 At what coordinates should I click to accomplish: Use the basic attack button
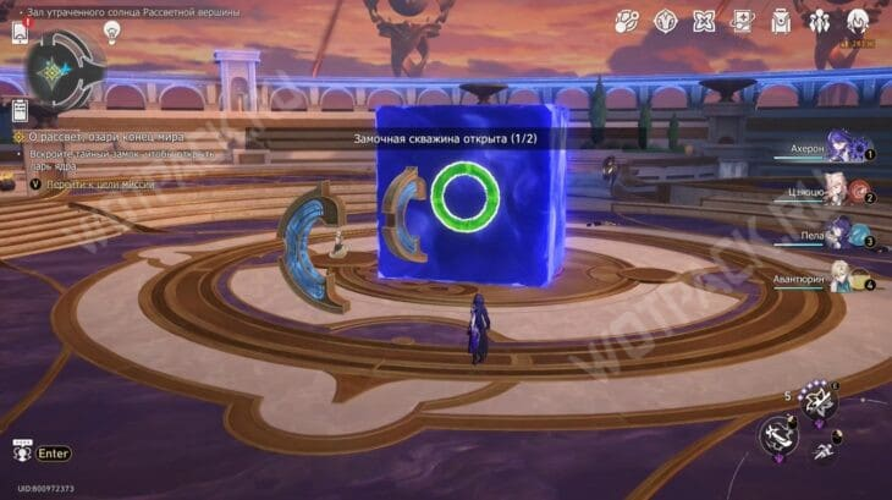[778, 435]
